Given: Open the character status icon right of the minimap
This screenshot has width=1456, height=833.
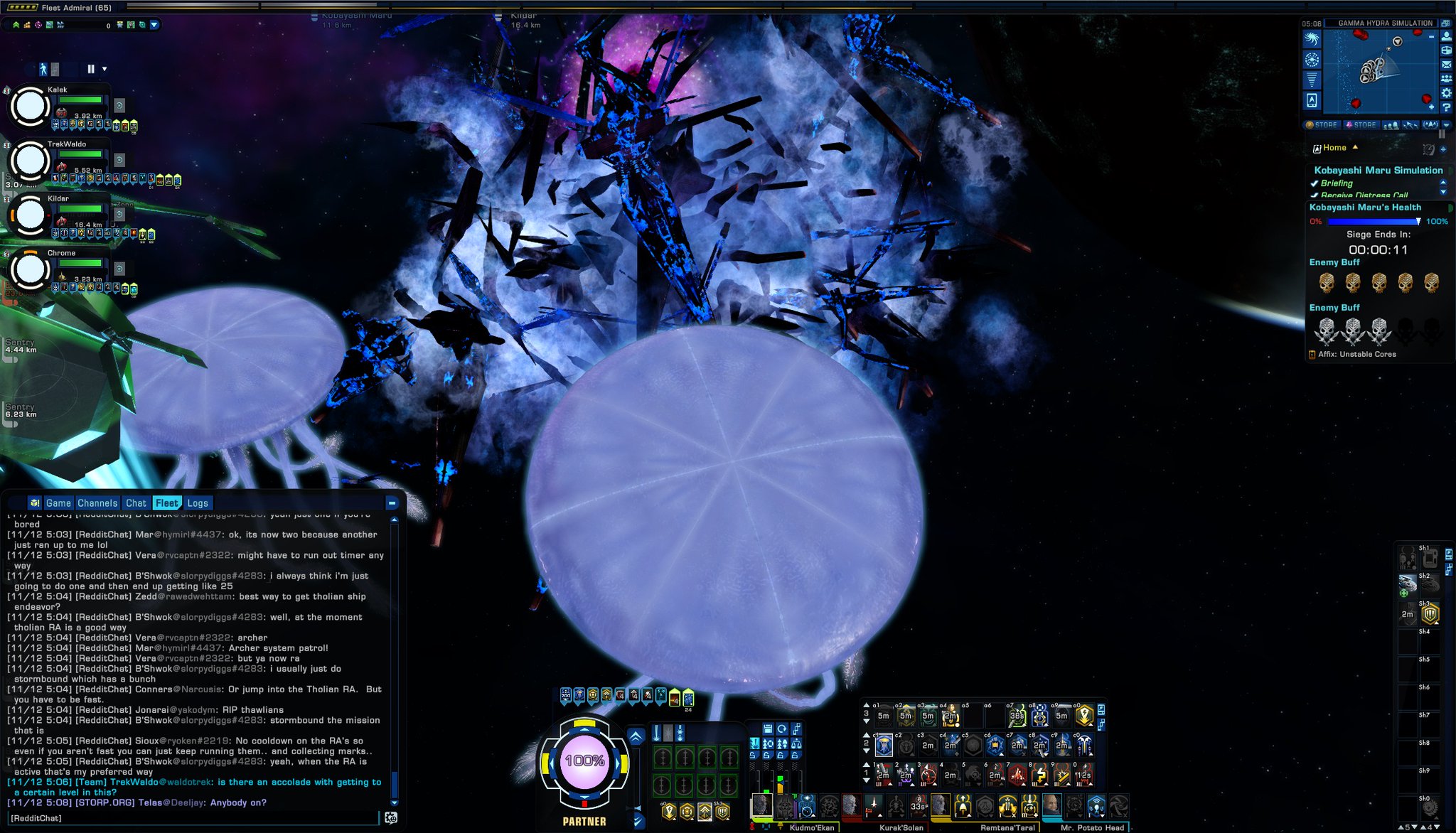Looking at the screenshot, I should point(1446,38).
